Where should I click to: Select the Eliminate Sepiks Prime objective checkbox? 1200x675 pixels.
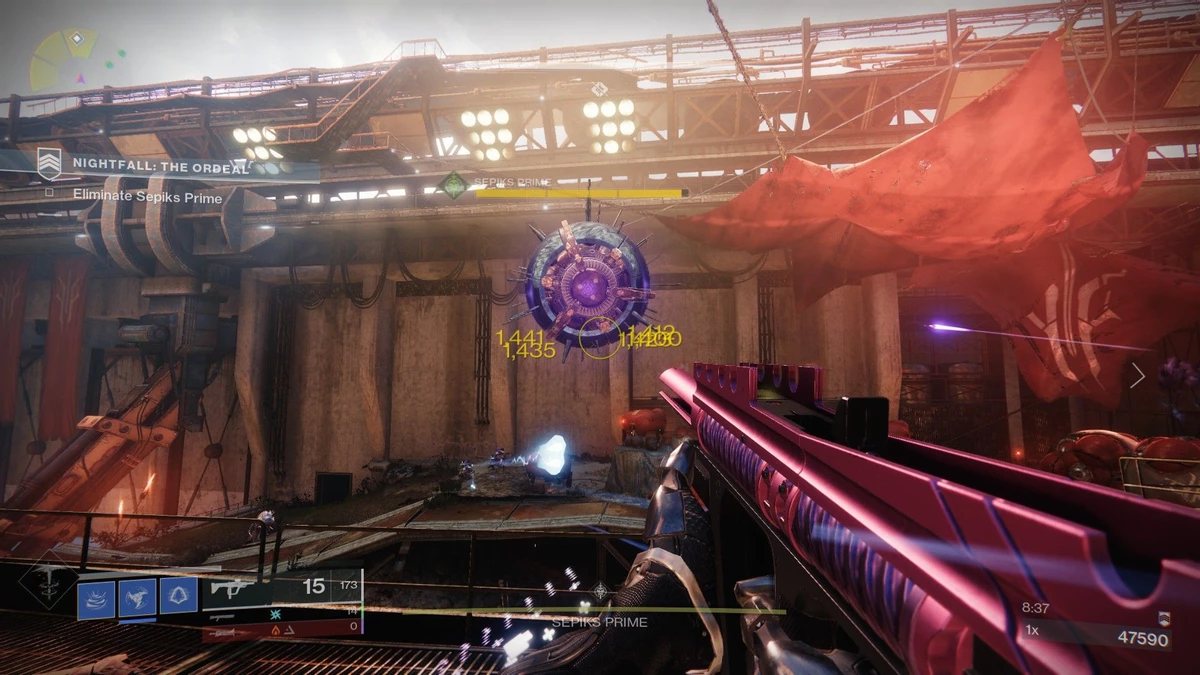pos(49,197)
